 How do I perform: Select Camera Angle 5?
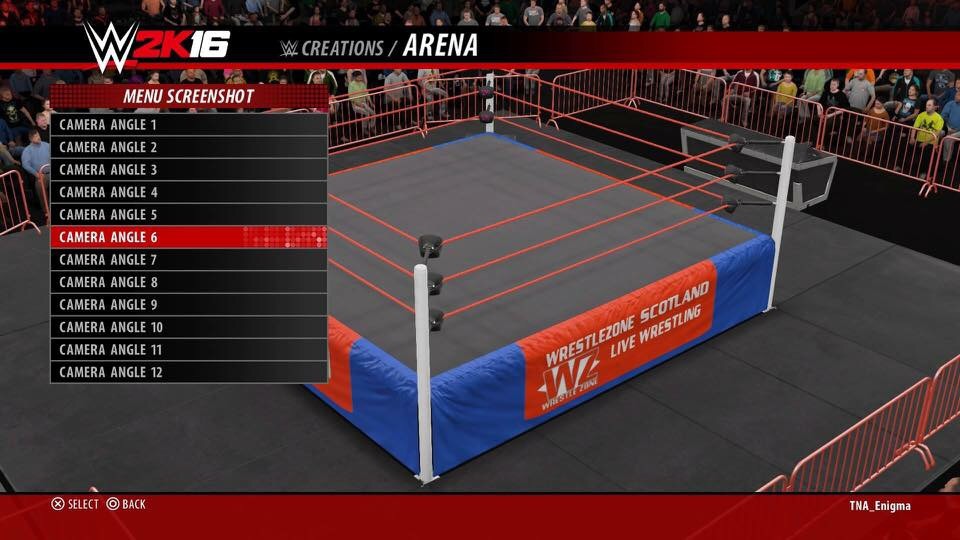pyautogui.click(x=189, y=215)
